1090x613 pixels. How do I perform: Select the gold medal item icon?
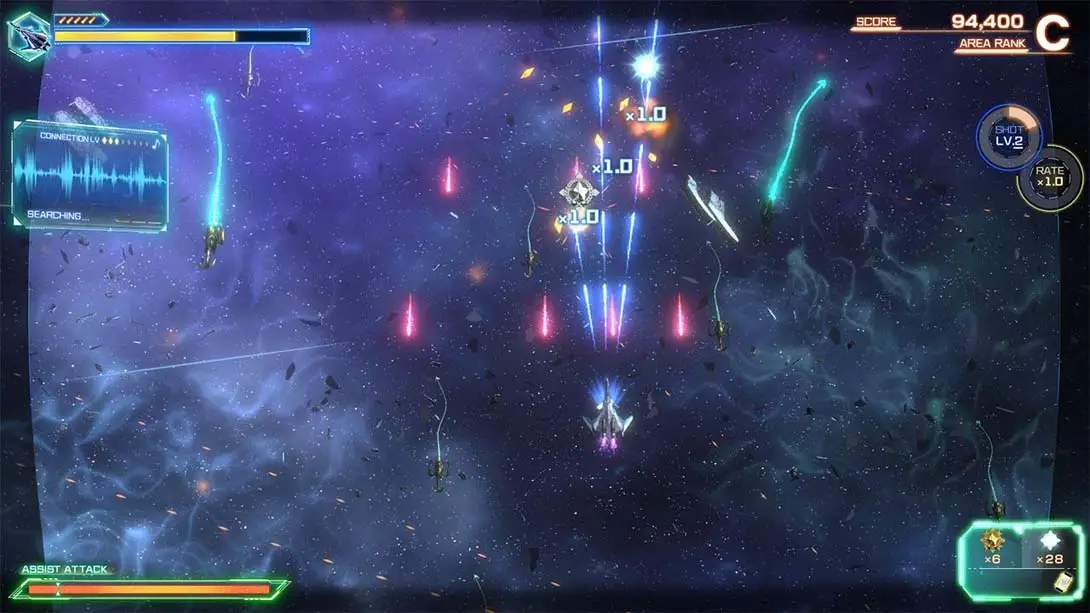(x=993, y=541)
